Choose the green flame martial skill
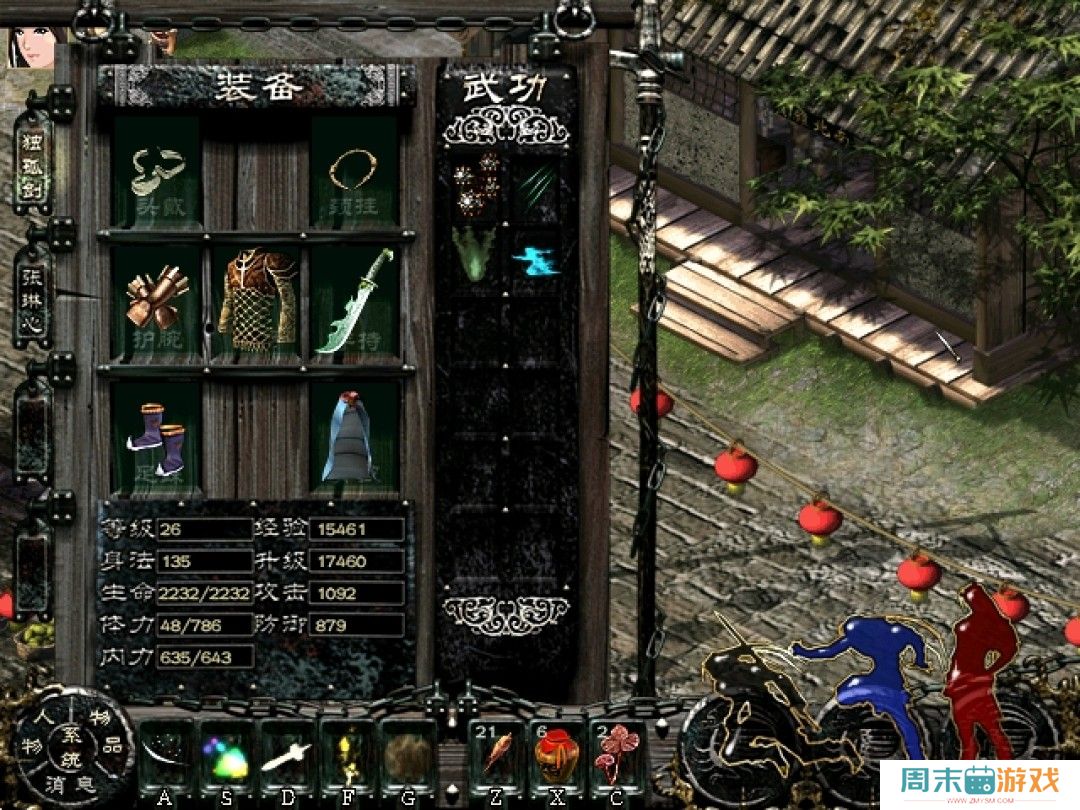The width and height of the screenshot is (1080, 810). (475, 254)
